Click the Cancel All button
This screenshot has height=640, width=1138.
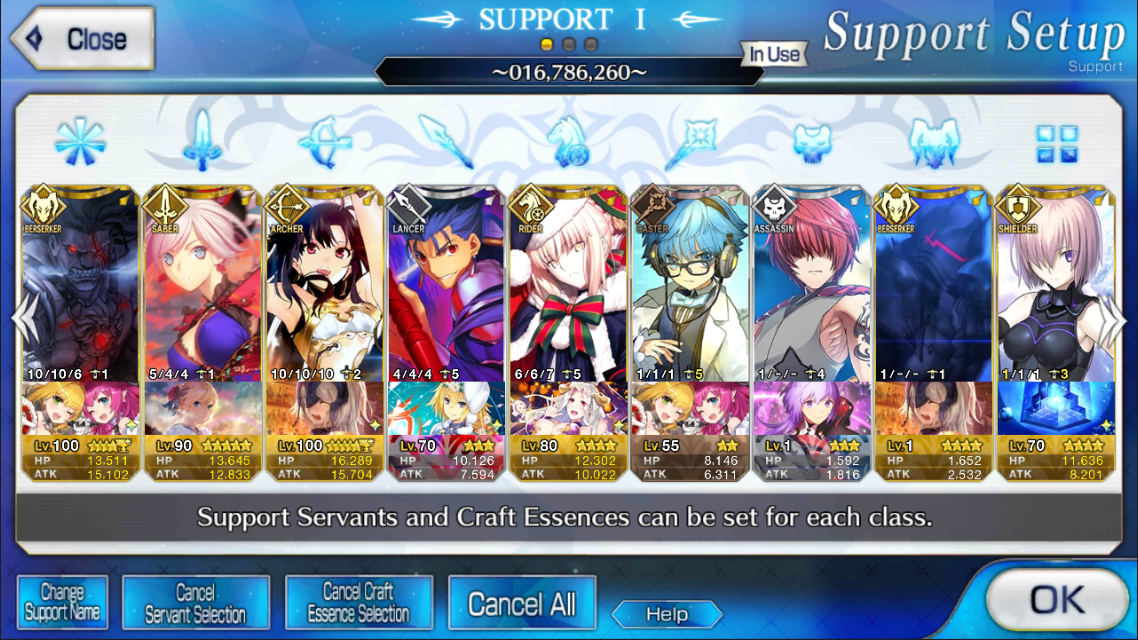point(521,603)
